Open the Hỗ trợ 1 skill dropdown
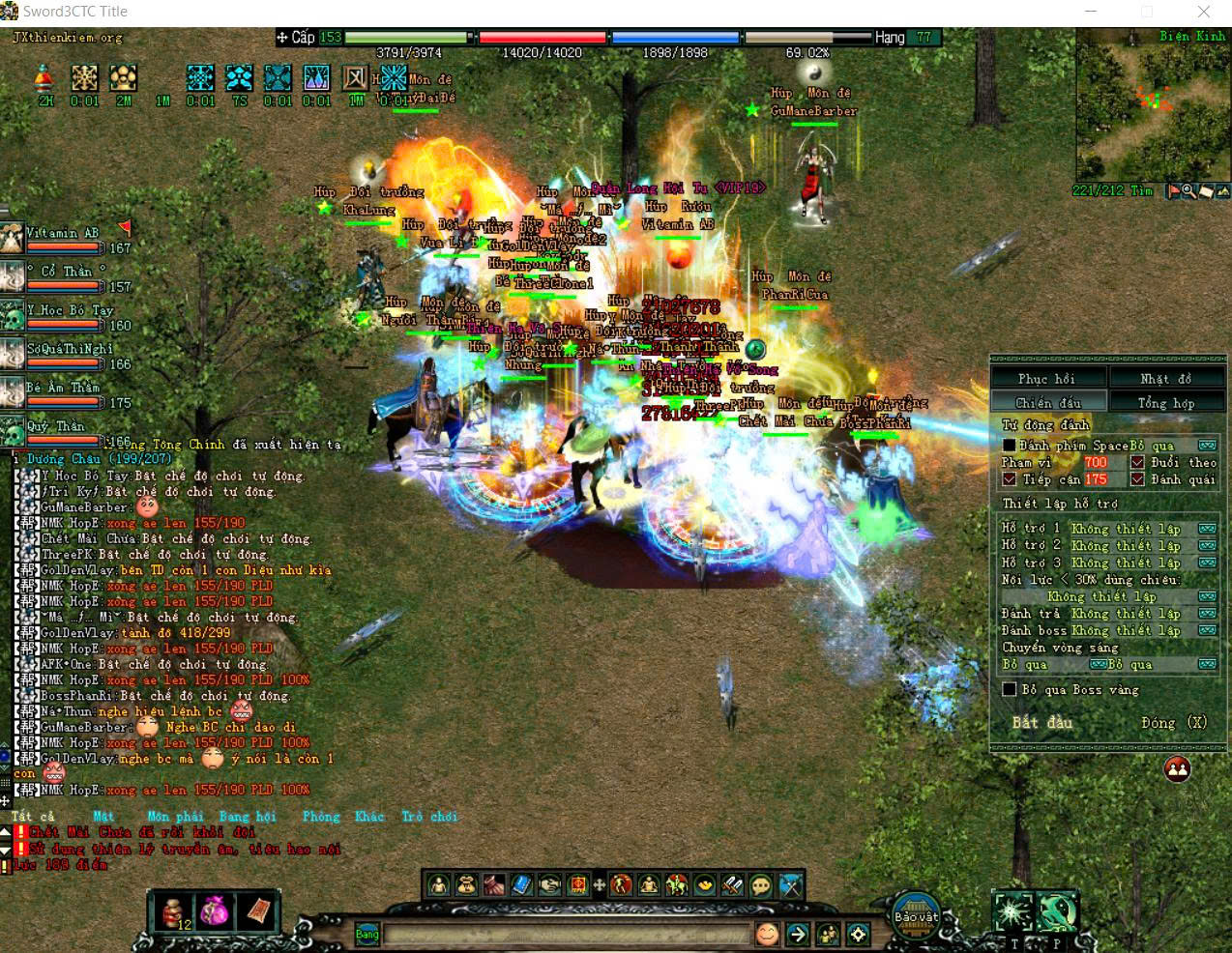 point(1207,529)
